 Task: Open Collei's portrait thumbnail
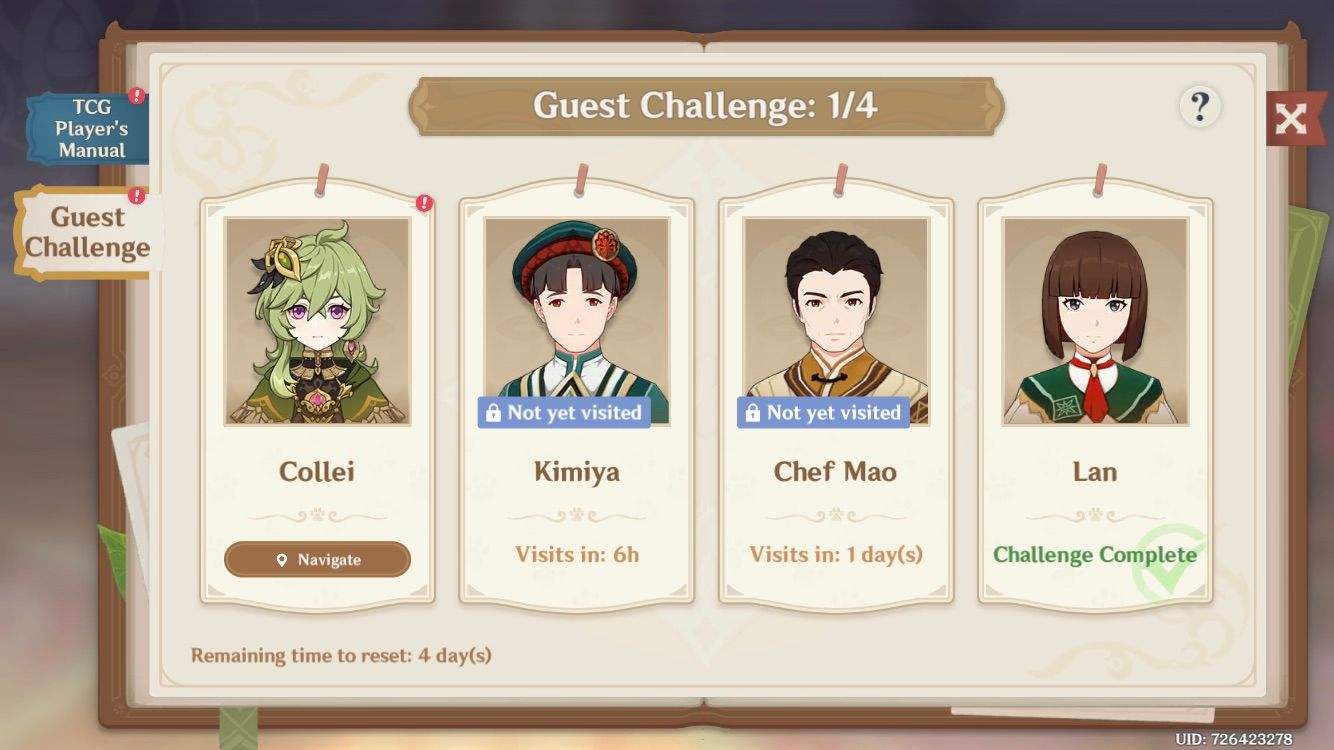point(316,320)
